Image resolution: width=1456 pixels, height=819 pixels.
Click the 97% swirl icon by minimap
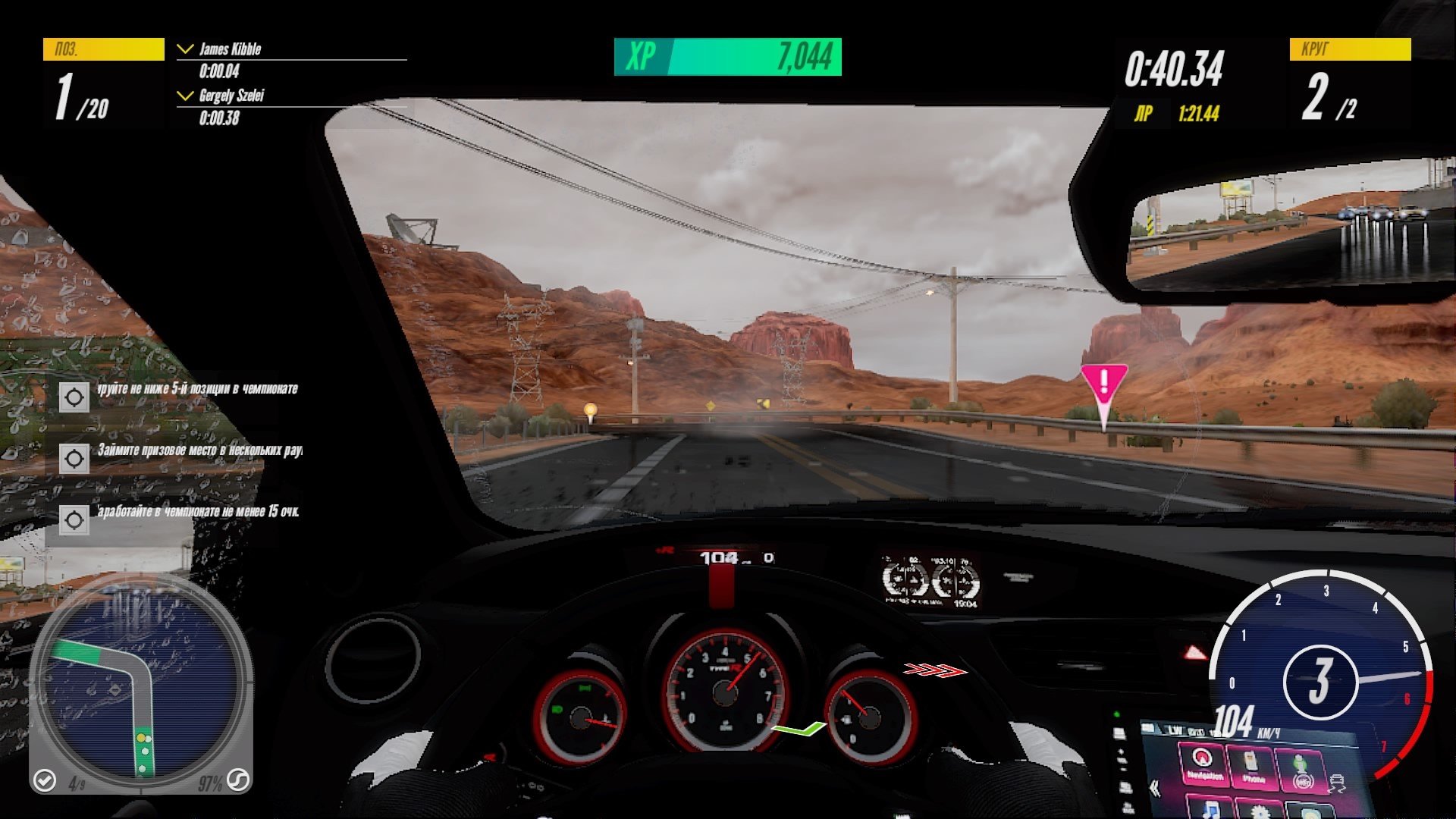click(238, 780)
